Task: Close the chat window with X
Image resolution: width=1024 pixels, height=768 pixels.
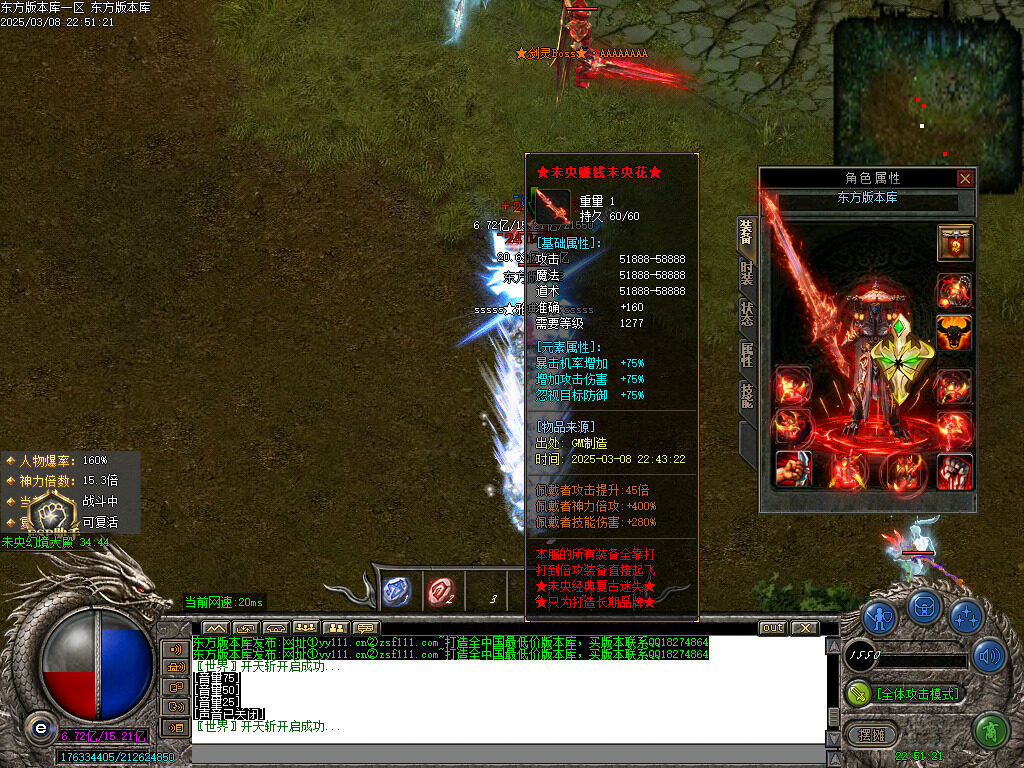Action: point(805,628)
